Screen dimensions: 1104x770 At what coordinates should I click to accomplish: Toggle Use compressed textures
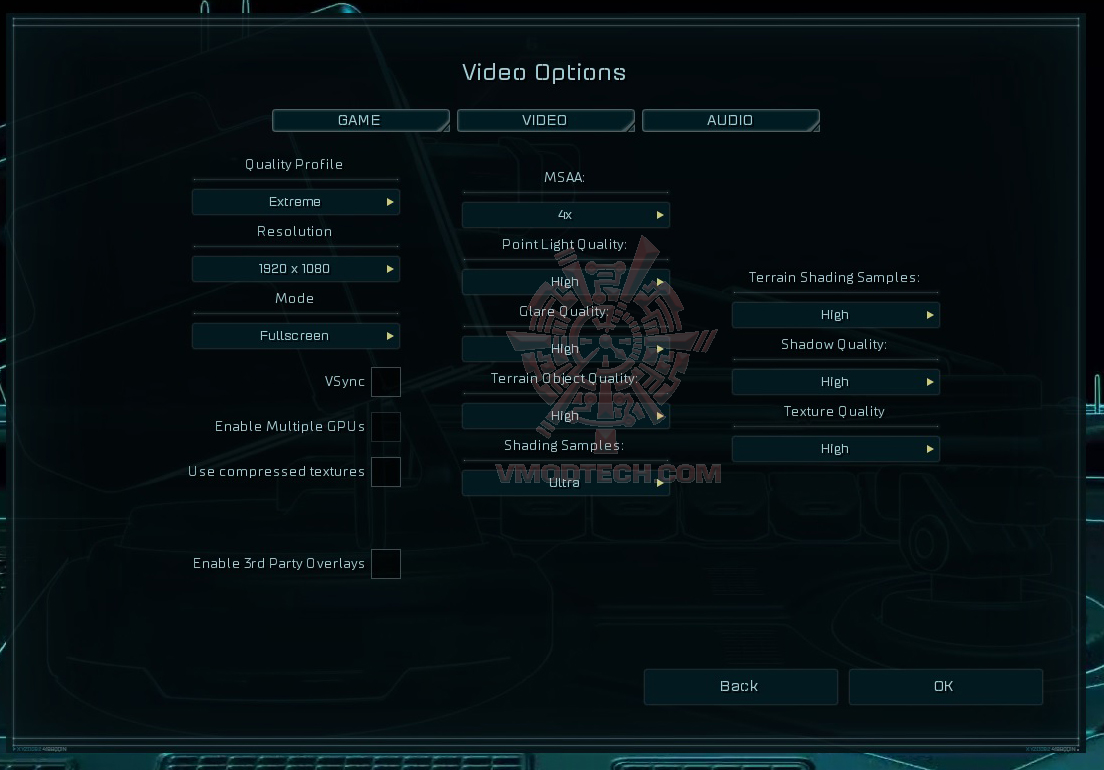pos(386,472)
